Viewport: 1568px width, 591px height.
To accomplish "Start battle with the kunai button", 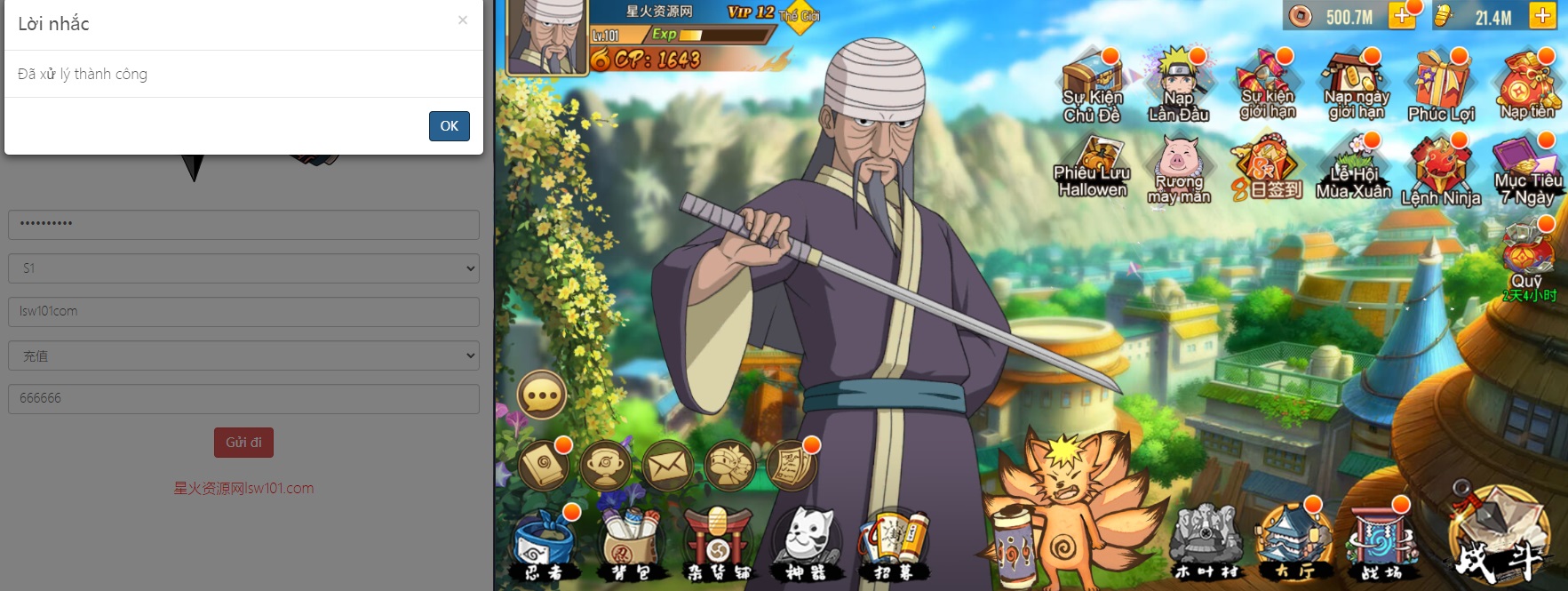I will point(1499,538).
